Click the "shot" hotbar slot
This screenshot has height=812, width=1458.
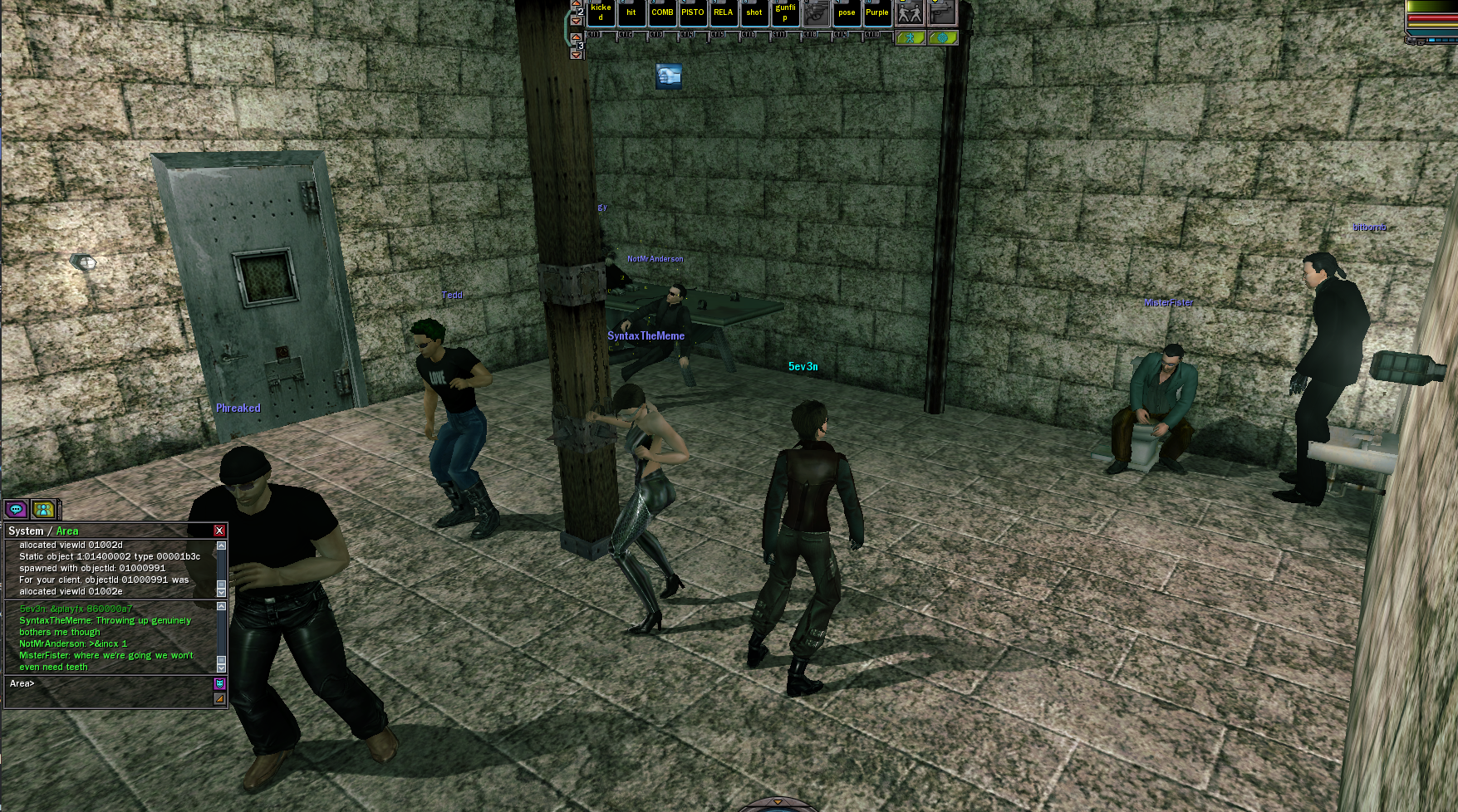[754, 12]
